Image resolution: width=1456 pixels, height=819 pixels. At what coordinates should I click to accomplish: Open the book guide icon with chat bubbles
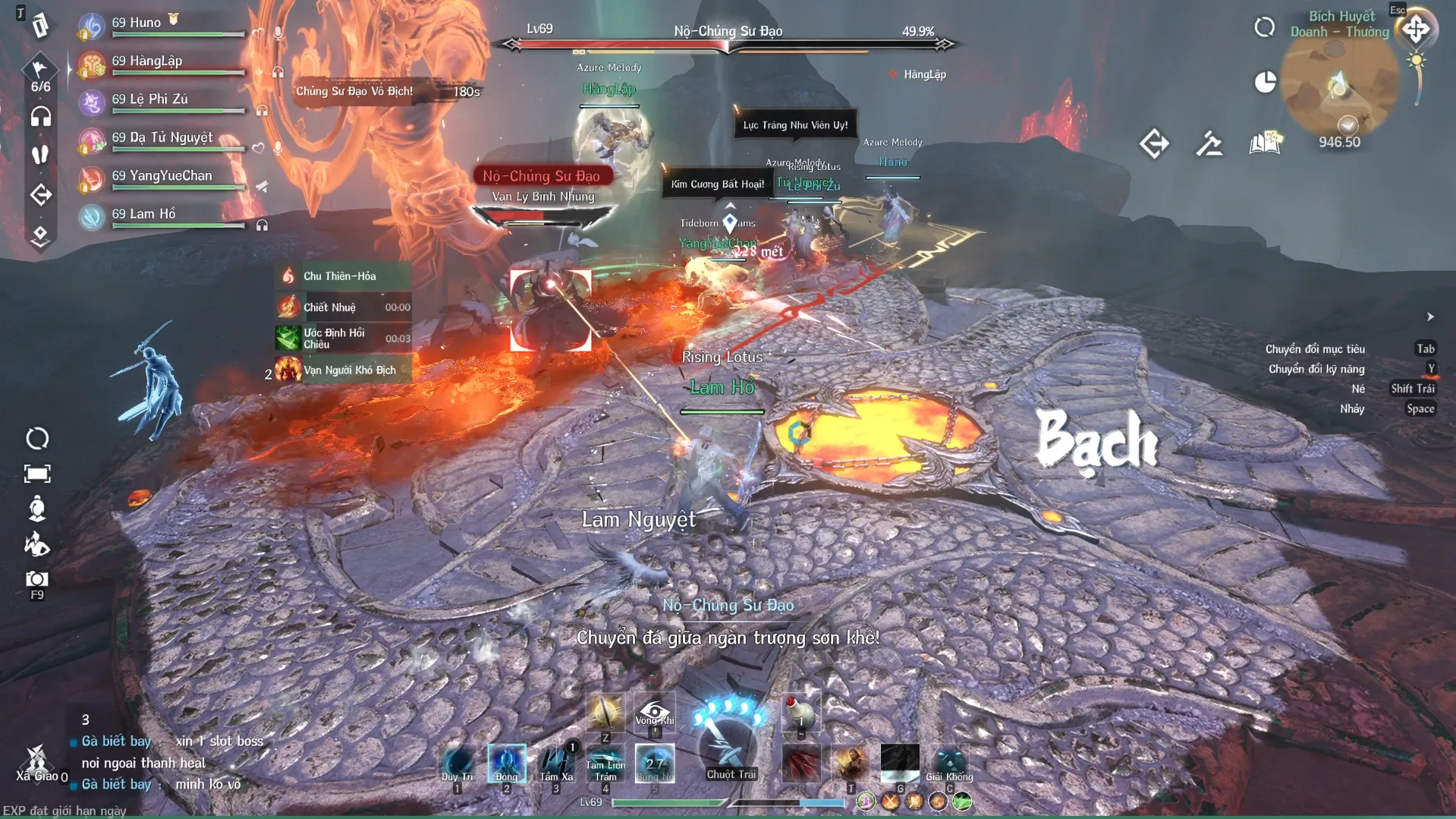[x=1265, y=143]
